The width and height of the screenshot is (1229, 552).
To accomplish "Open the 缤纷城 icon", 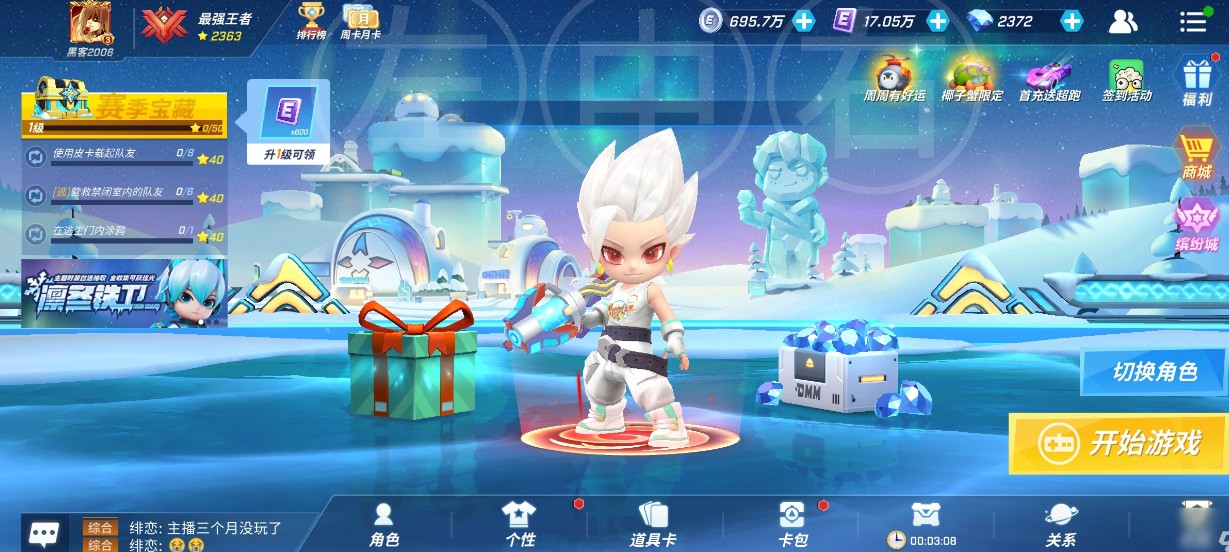I will pos(1197,226).
